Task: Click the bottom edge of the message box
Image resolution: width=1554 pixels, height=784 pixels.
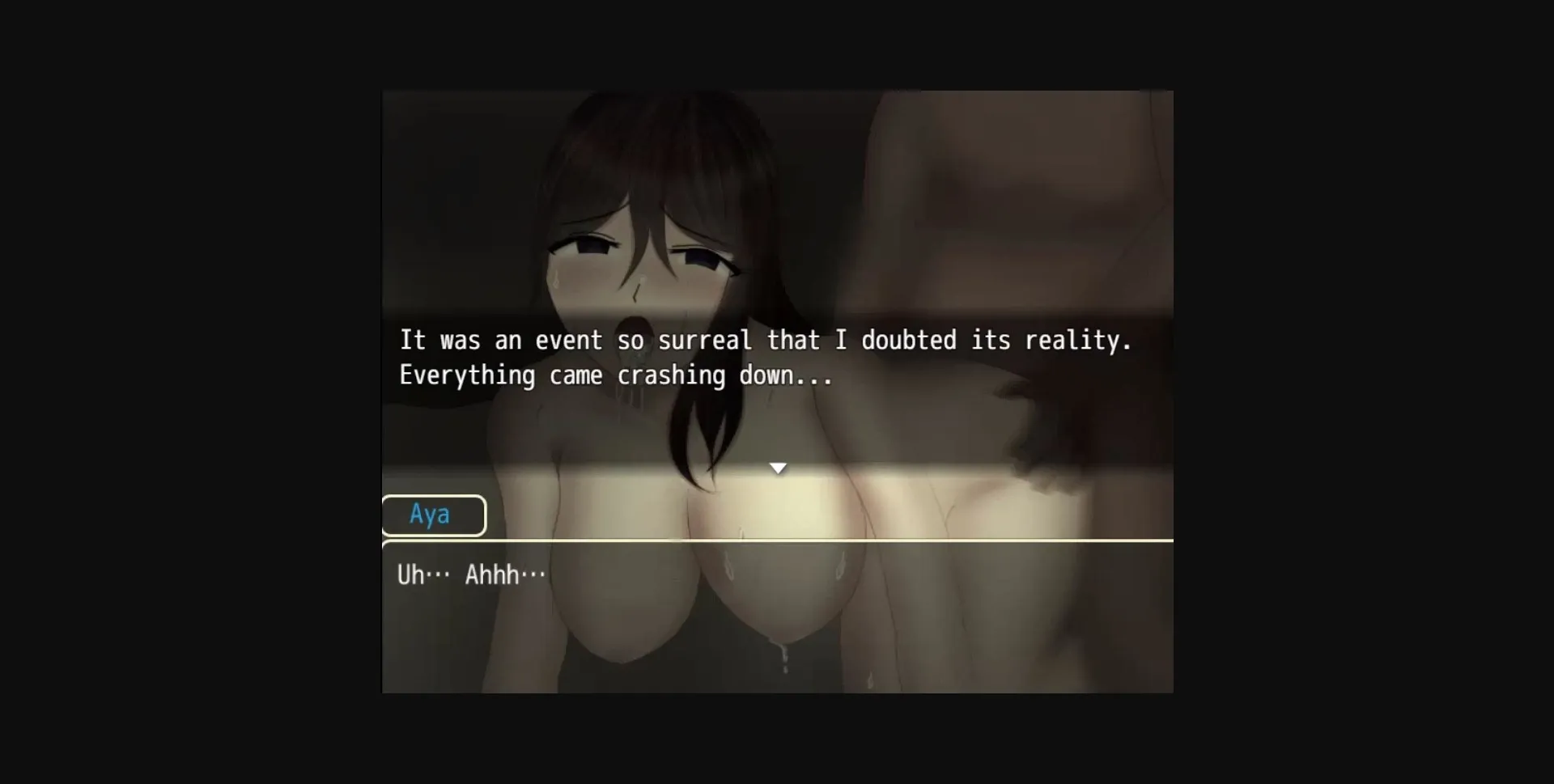Action: pos(777,689)
